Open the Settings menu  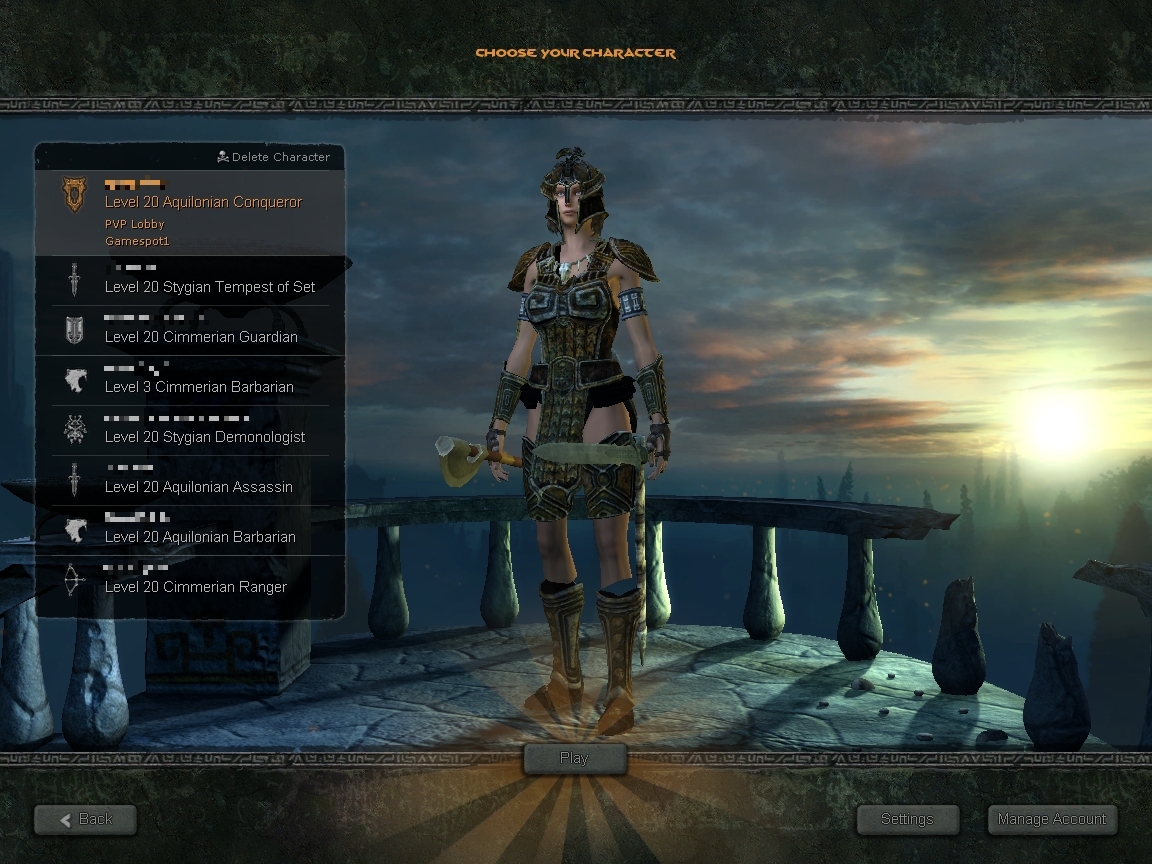(907, 819)
